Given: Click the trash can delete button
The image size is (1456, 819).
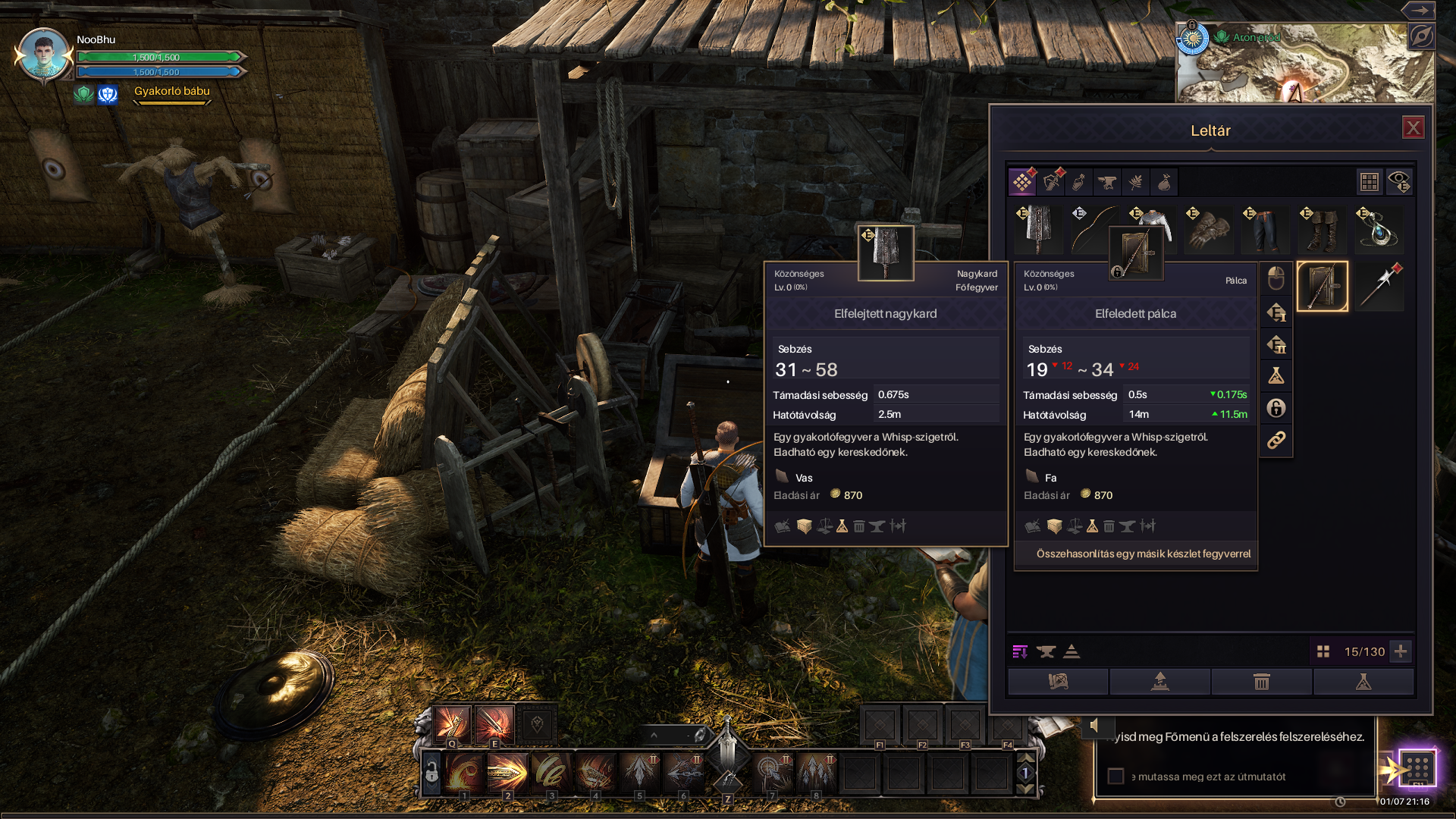Looking at the screenshot, I should (1262, 682).
